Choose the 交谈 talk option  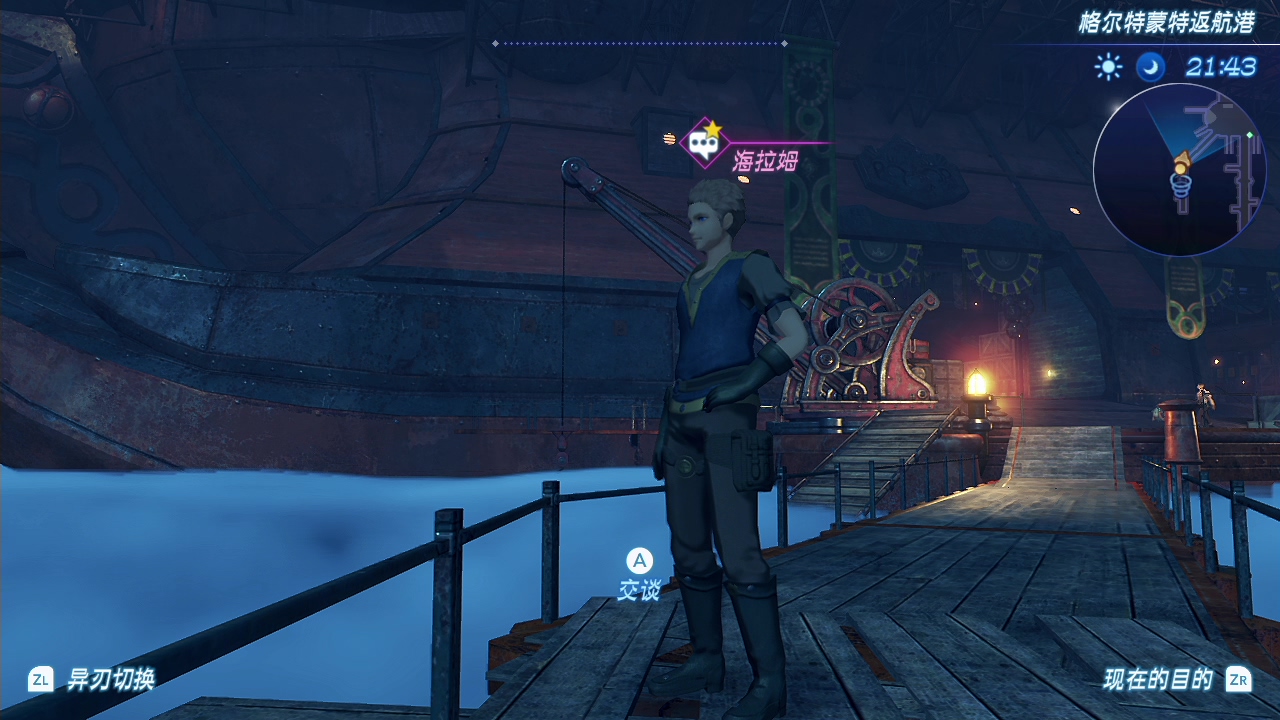click(639, 590)
